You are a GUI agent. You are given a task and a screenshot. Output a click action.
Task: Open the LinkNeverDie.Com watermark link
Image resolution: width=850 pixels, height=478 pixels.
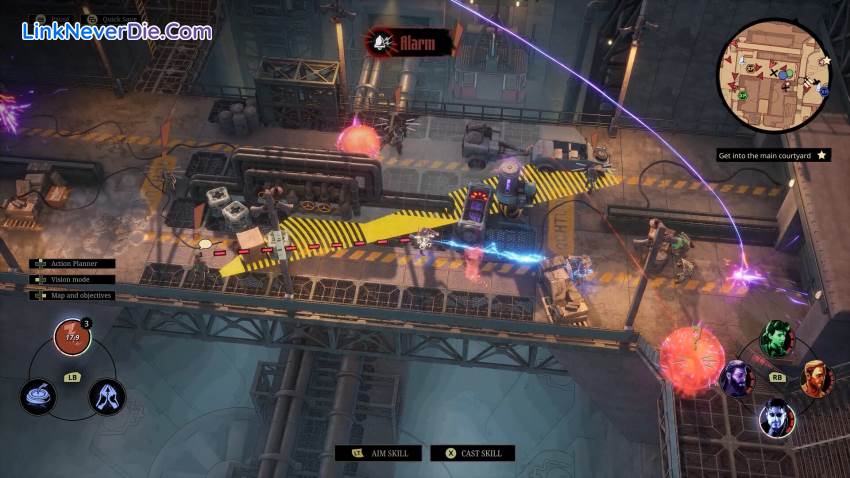(x=117, y=32)
